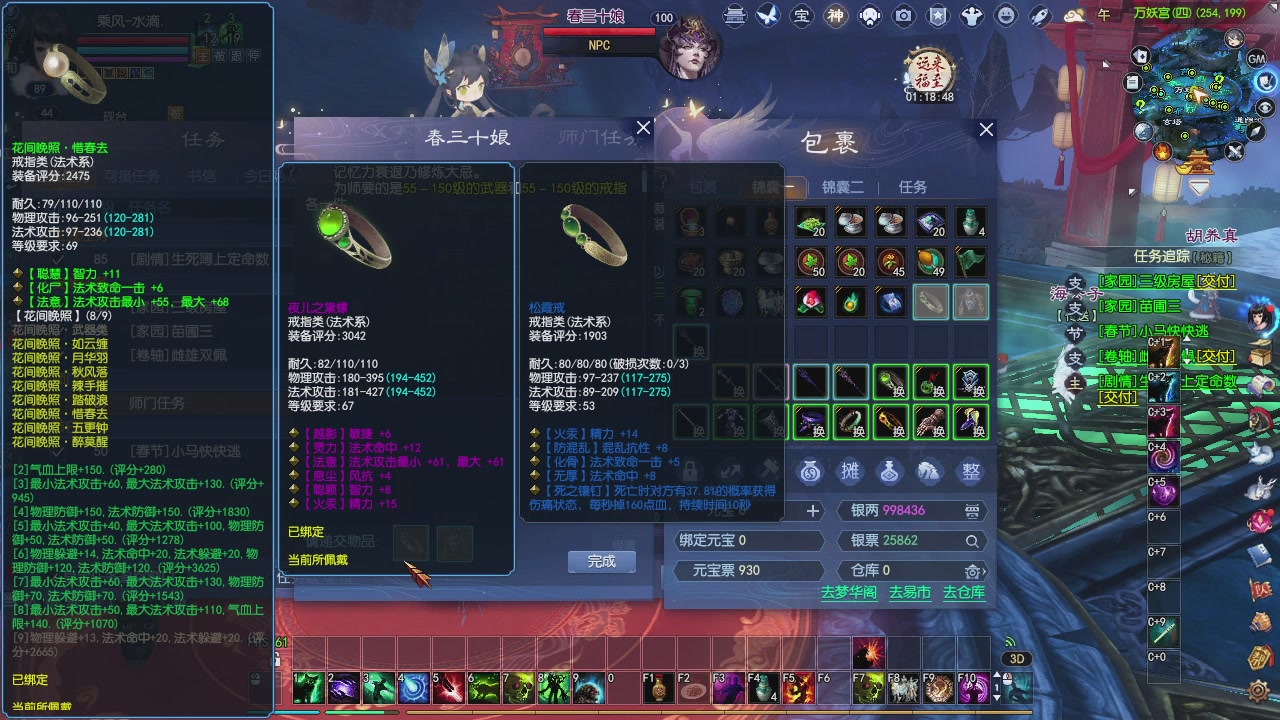Image resolution: width=1280 pixels, height=720 pixels.
Task: Open the 去仓库 warehouse link
Action: pos(964,592)
